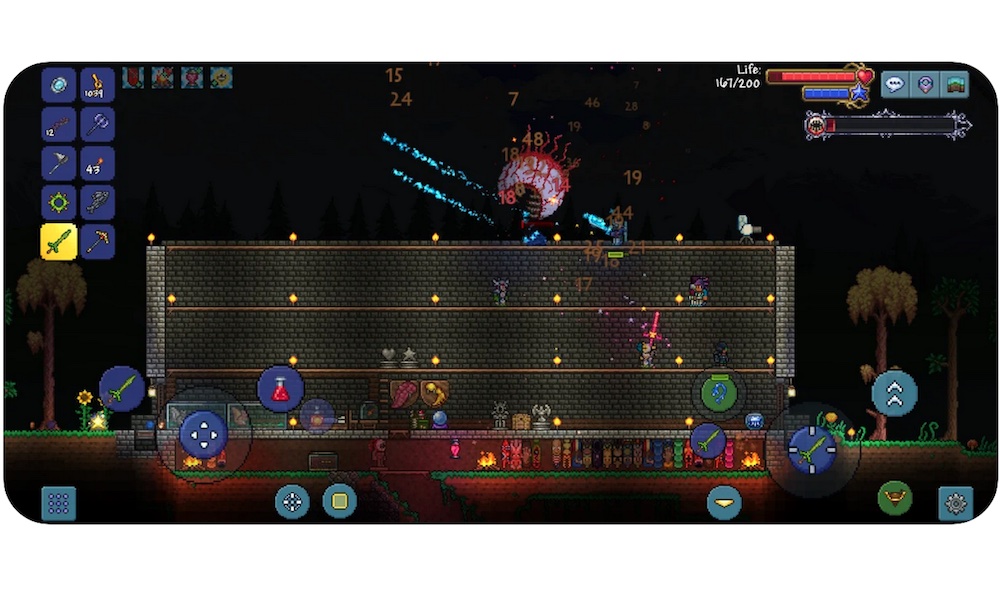Toggle the smart cursor crosshair button
This screenshot has width=1000, height=600.
click(x=292, y=501)
